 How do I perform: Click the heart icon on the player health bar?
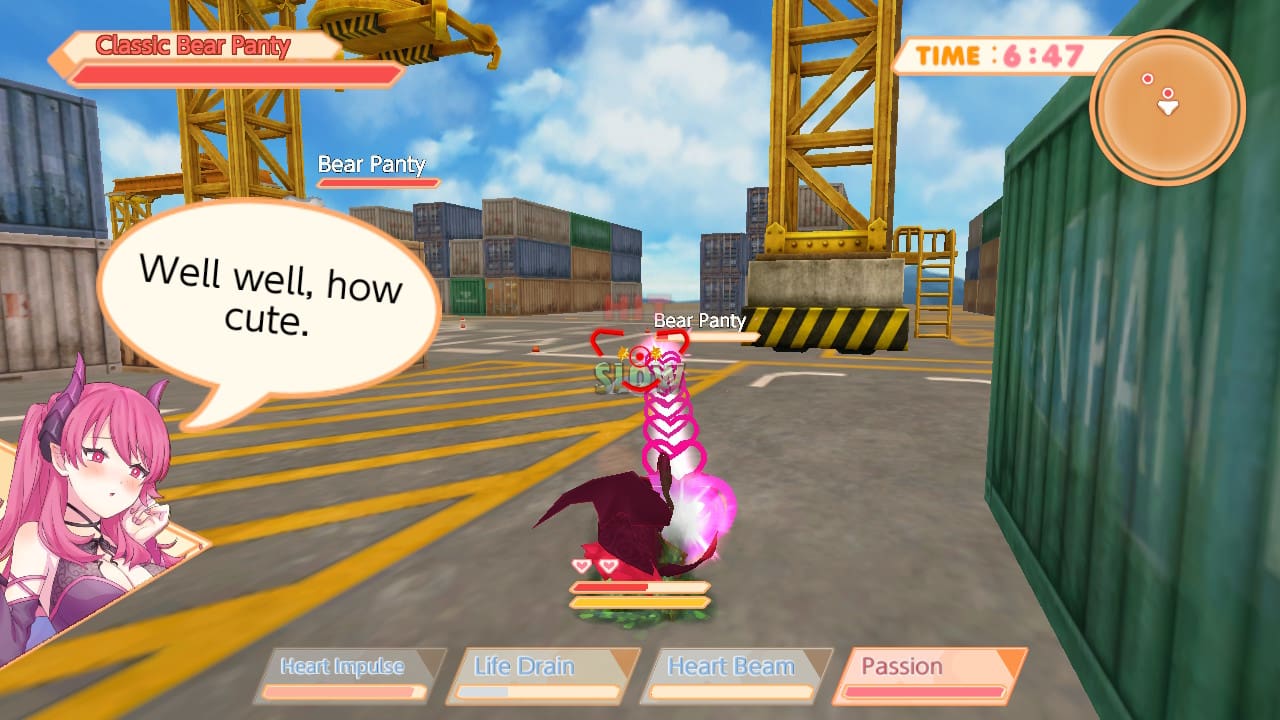(x=583, y=565)
